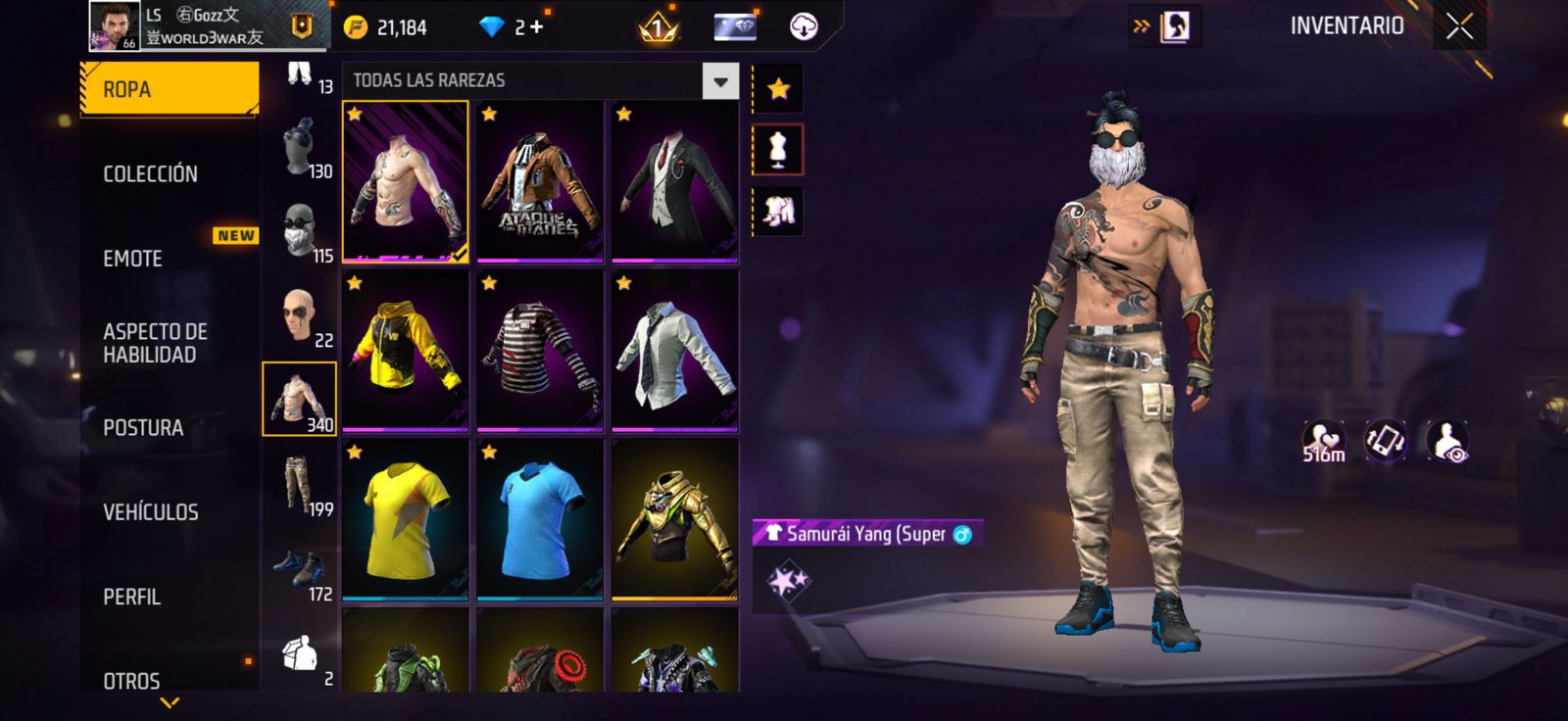Choose the black suit with red tie

pos(674,181)
